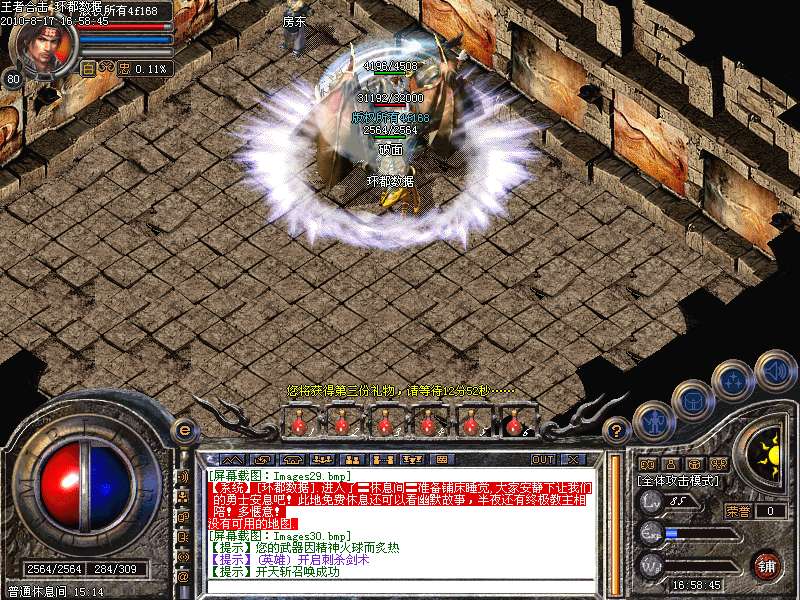Click into the chat text input line
The image size is (800, 600).
tap(400, 588)
